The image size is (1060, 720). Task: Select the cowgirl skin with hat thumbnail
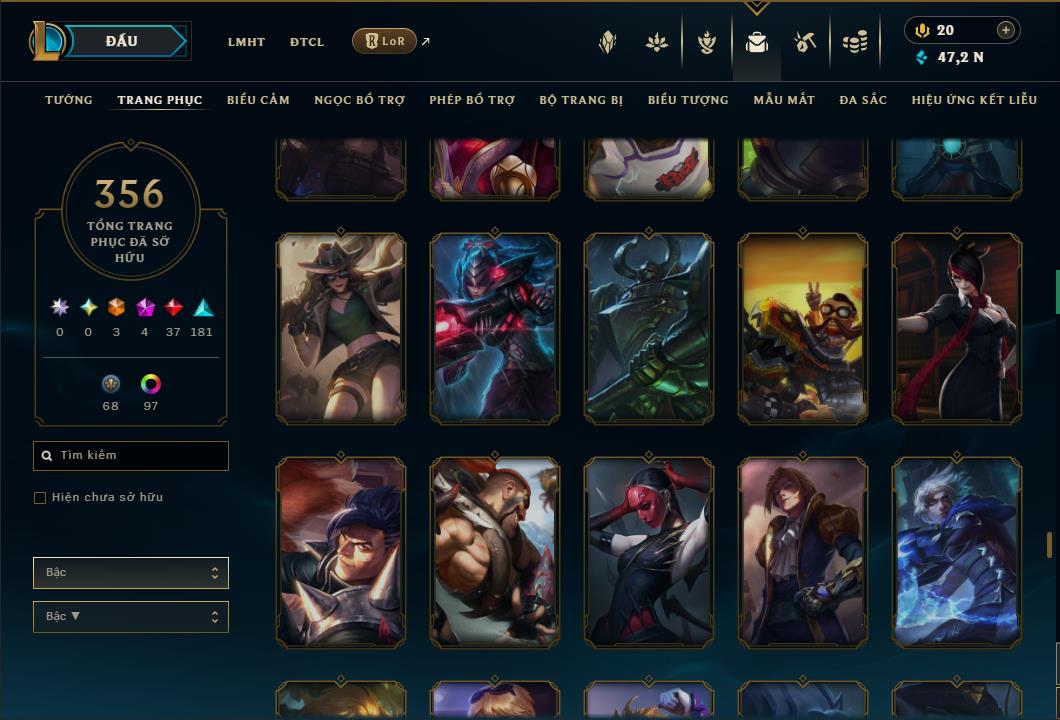pos(341,328)
